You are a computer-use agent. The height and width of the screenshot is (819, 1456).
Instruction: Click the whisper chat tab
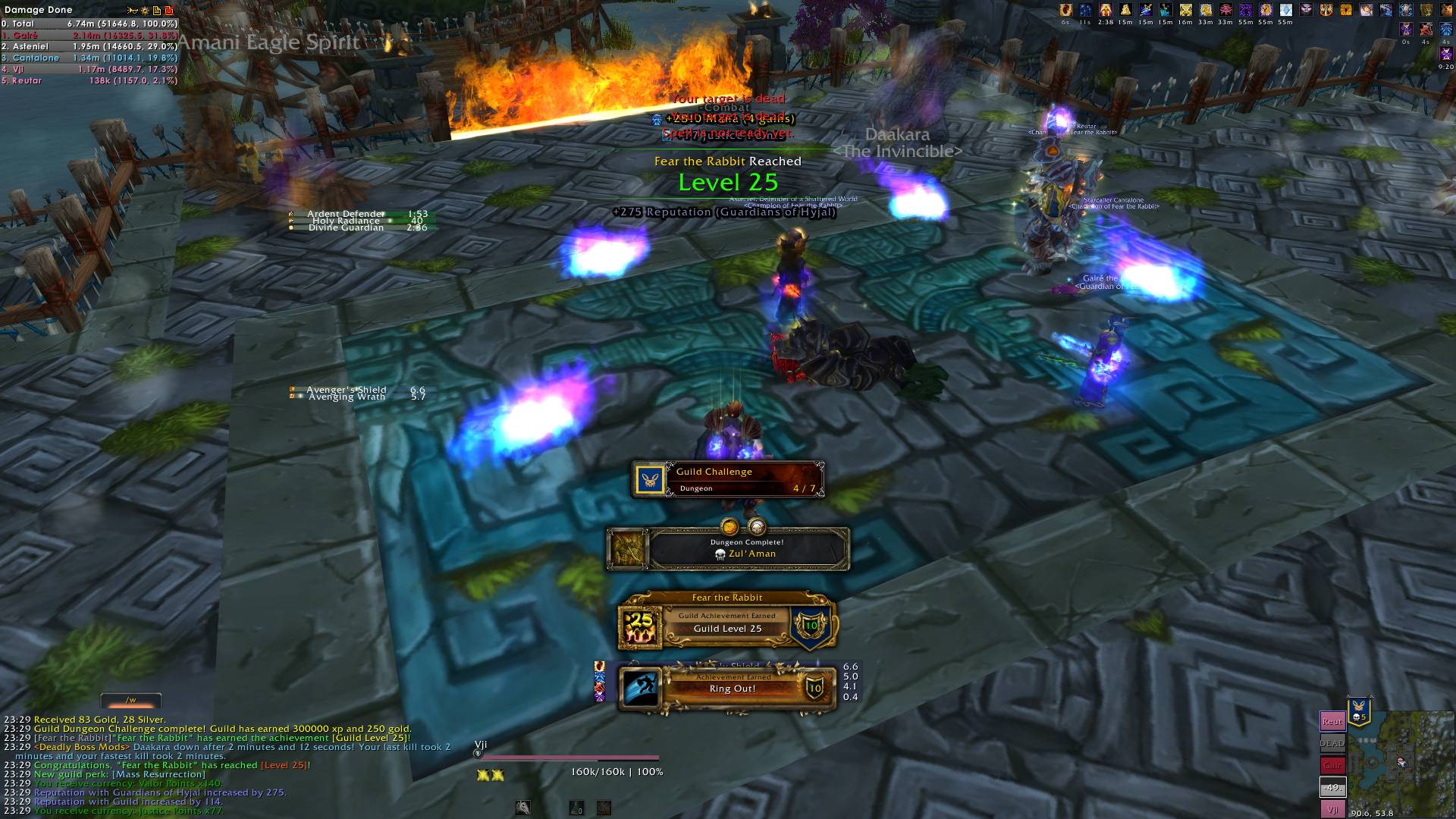(x=131, y=700)
